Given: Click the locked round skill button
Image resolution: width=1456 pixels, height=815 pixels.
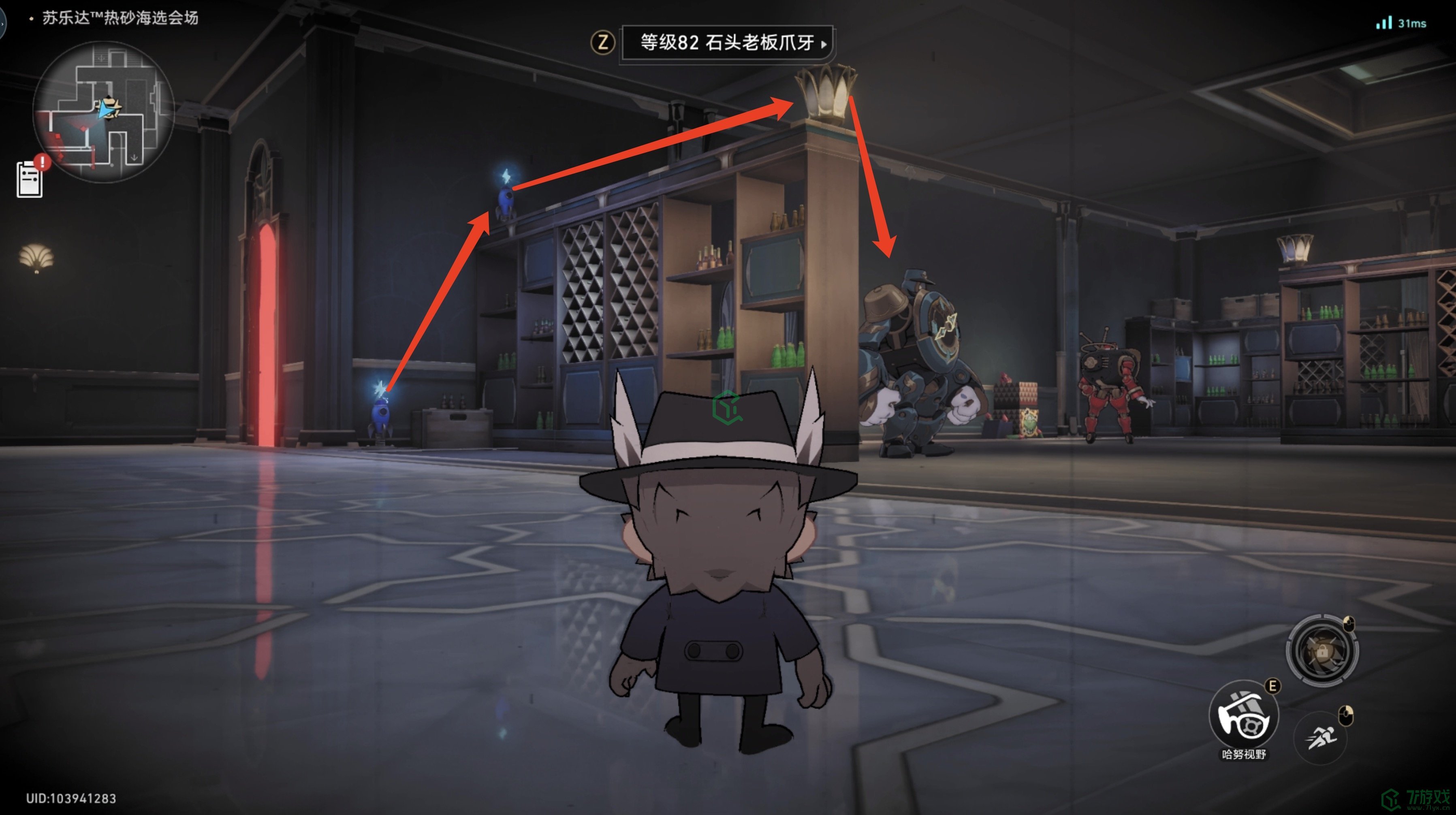Looking at the screenshot, I should (1322, 651).
